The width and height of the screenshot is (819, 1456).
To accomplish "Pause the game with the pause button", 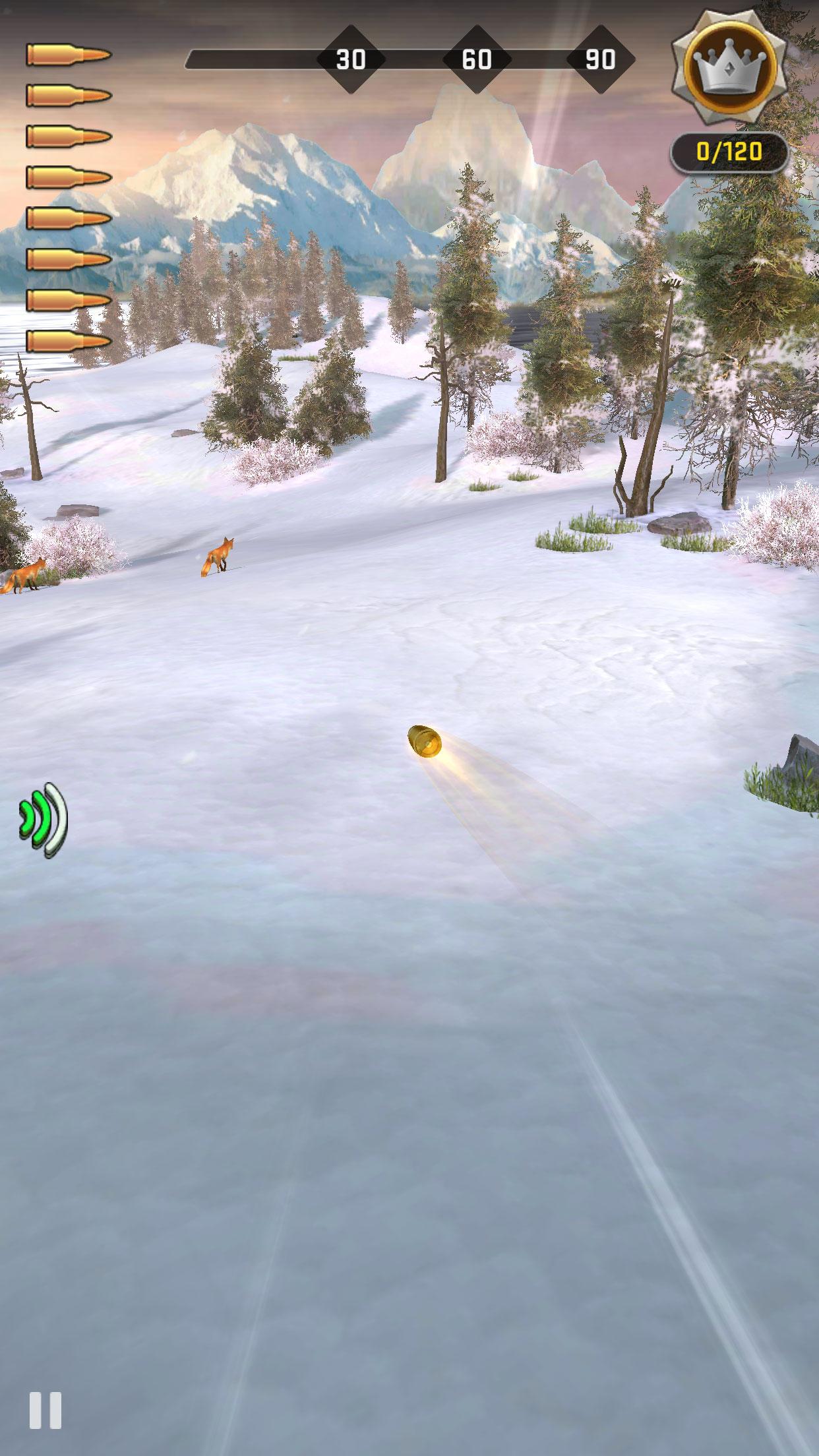I will click(x=45, y=1411).
